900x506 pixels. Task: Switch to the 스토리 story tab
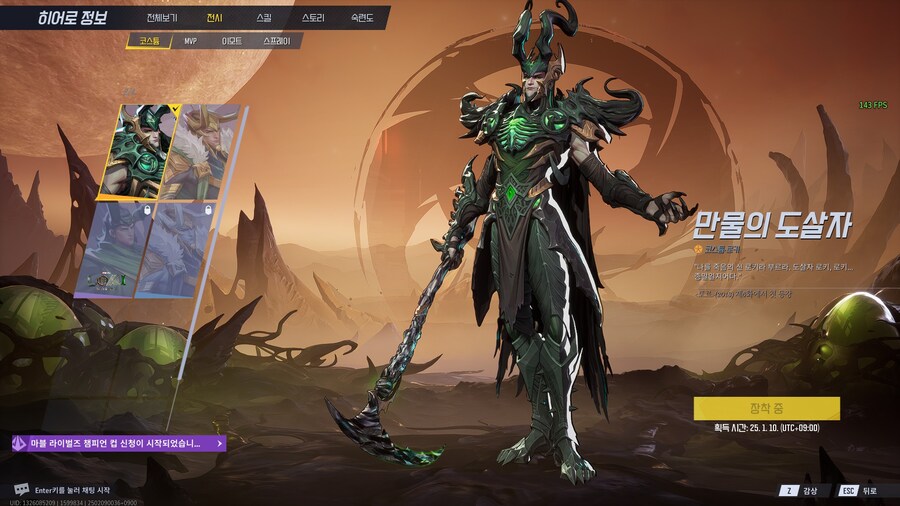[313, 18]
